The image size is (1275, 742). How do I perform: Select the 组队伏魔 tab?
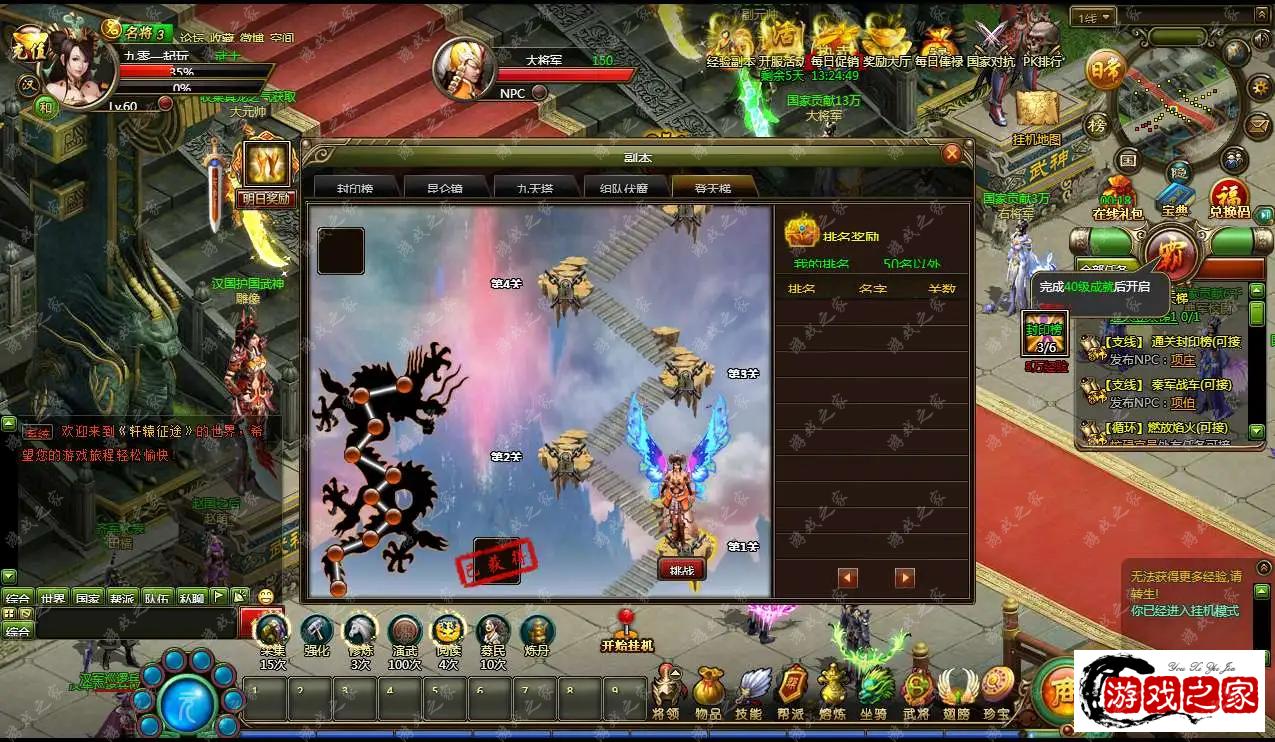click(623, 189)
